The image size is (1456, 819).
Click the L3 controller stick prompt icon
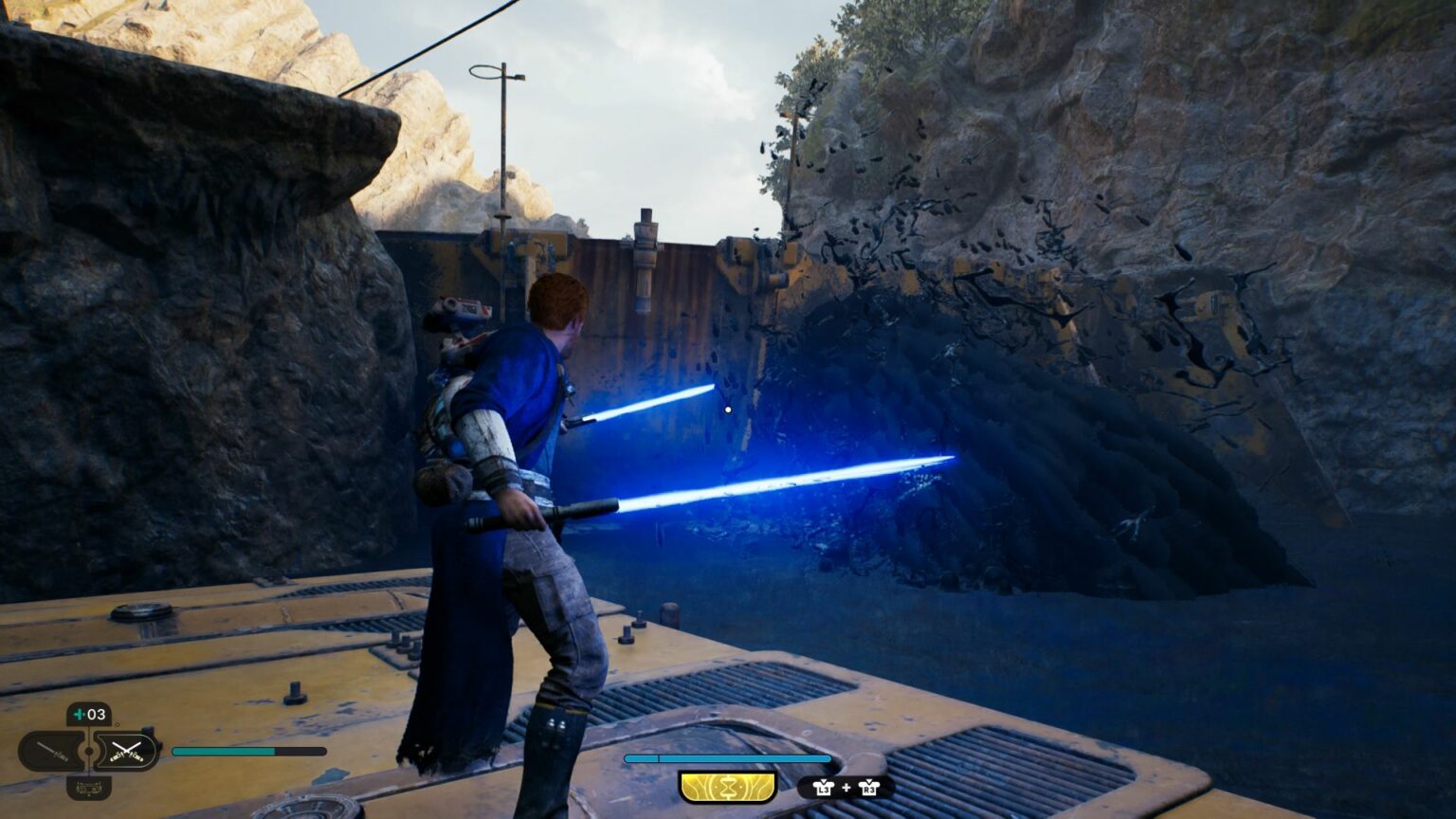click(825, 787)
